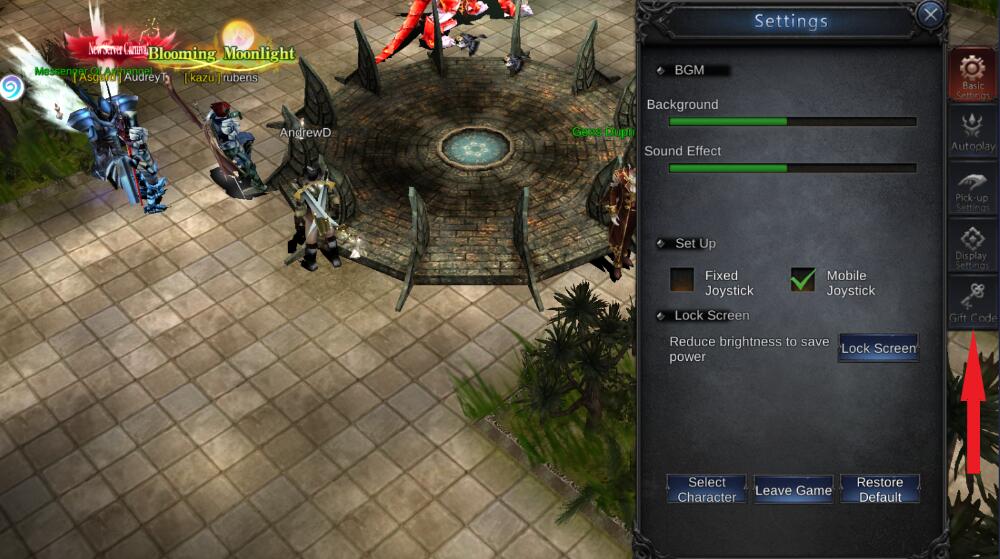Toggle the Mobile Joystick checkbox
This screenshot has height=559, width=1000.
pyautogui.click(x=803, y=280)
